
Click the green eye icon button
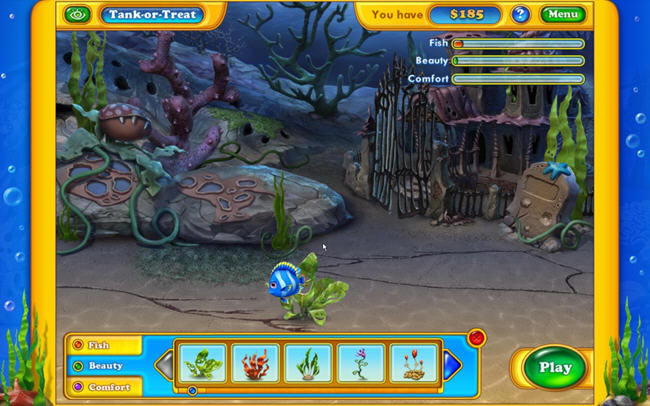point(77,15)
